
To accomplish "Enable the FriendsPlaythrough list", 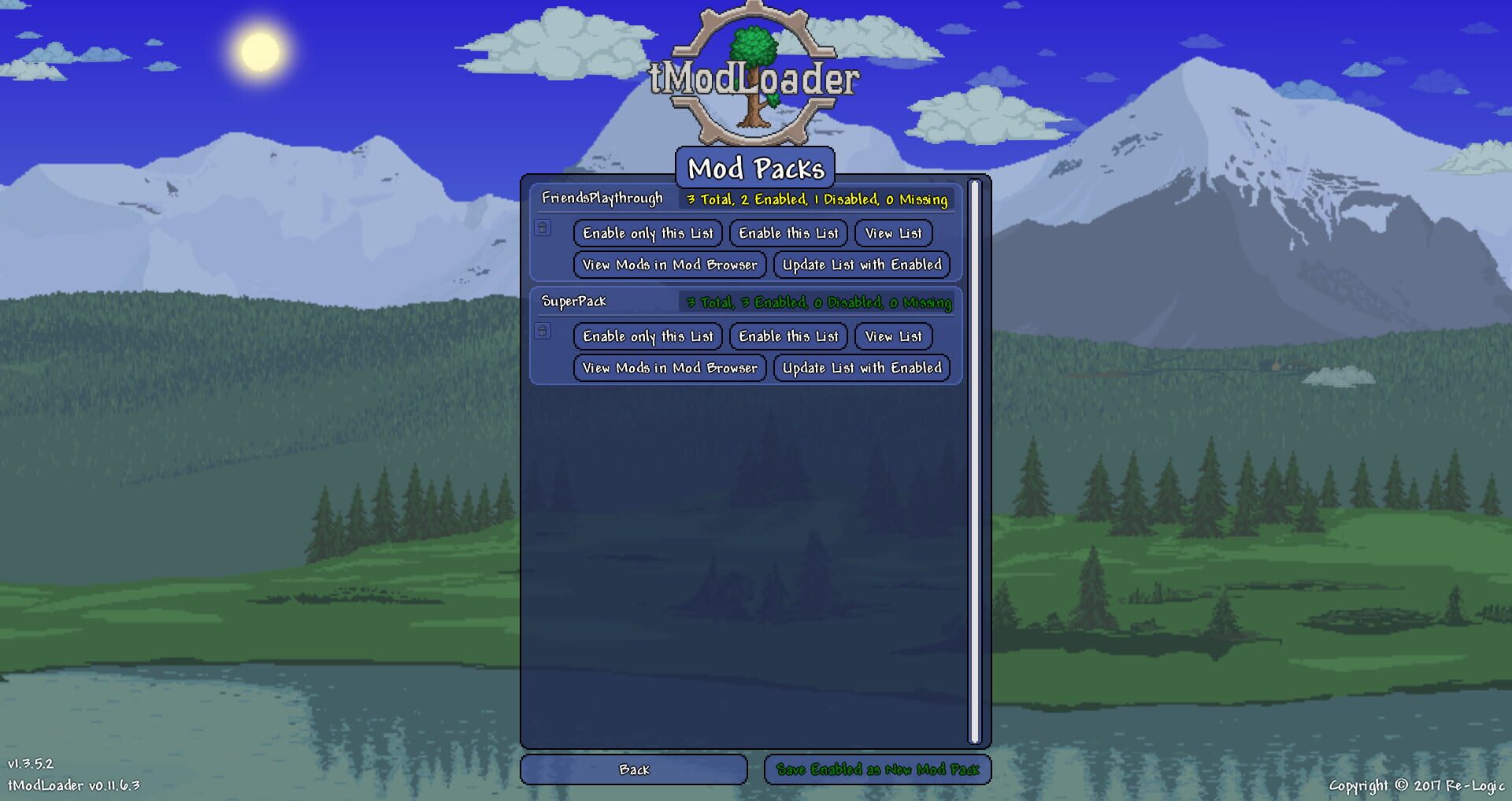I will (x=787, y=233).
